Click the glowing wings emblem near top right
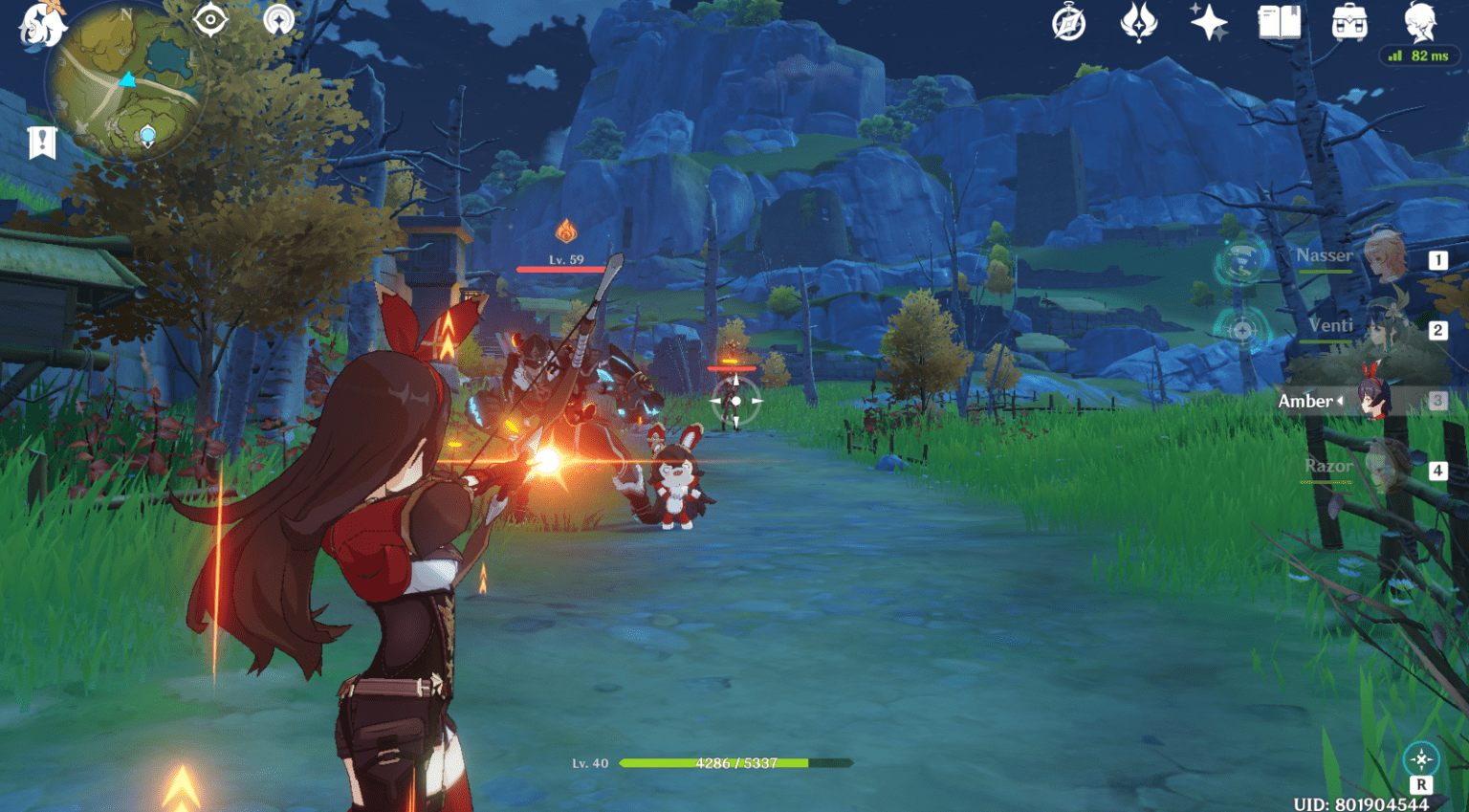 1138,24
